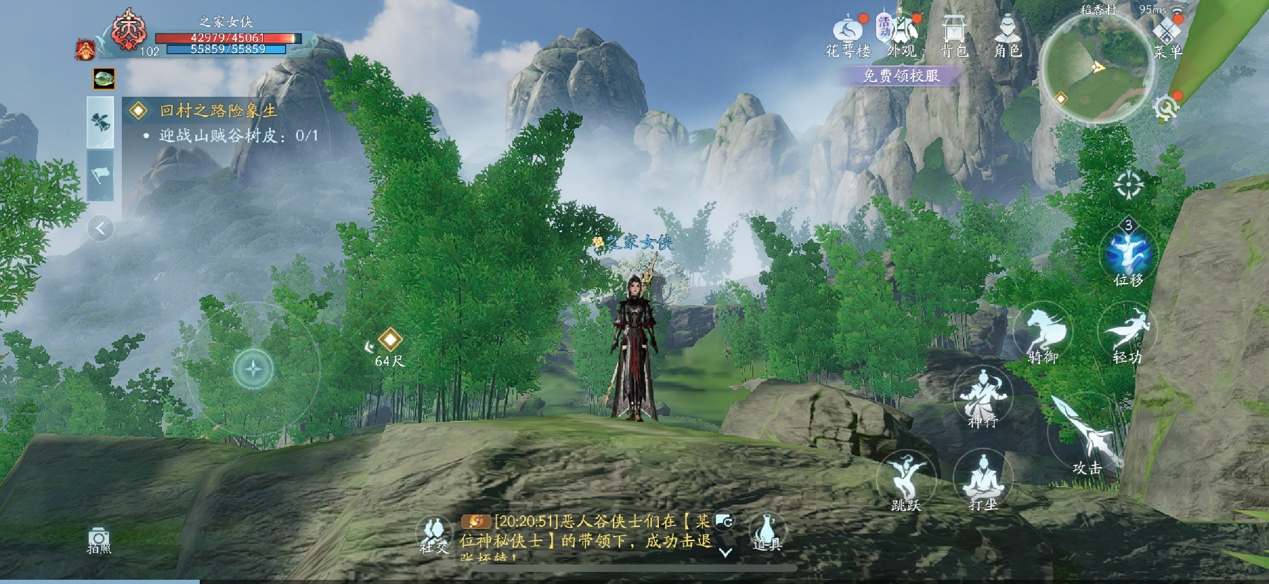Activate the target lock crosshair button
This screenshot has width=1269, height=584.
click(1129, 185)
